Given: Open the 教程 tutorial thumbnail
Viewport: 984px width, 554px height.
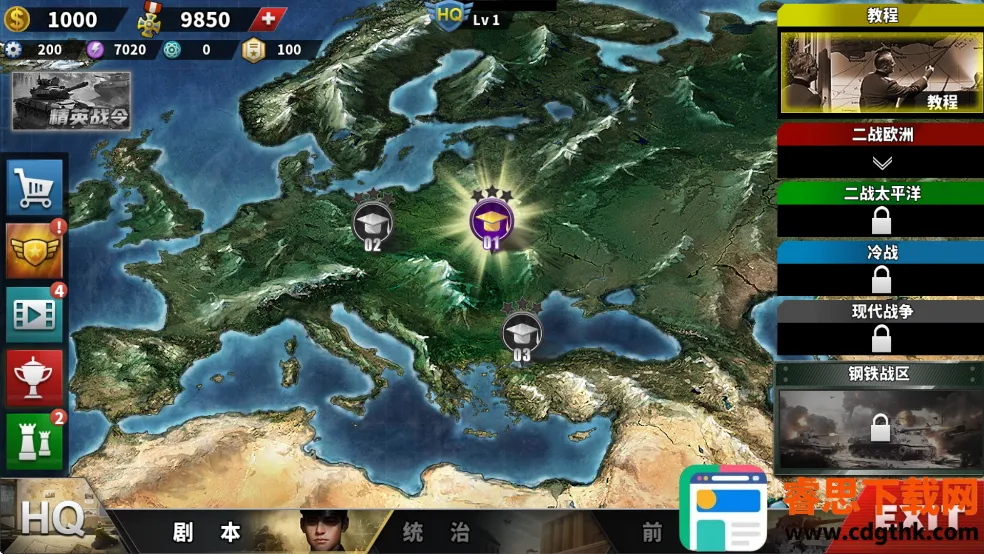Looking at the screenshot, I should click(880, 71).
